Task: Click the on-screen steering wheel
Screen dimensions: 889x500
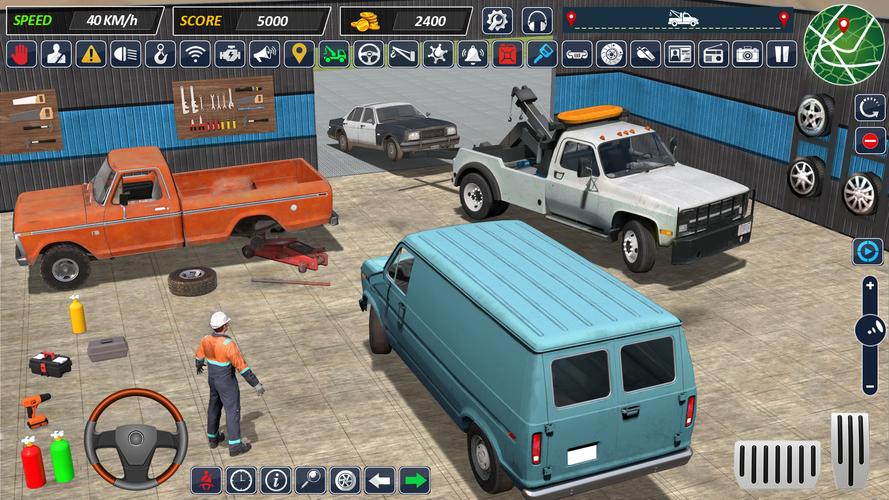Action: 136,438
